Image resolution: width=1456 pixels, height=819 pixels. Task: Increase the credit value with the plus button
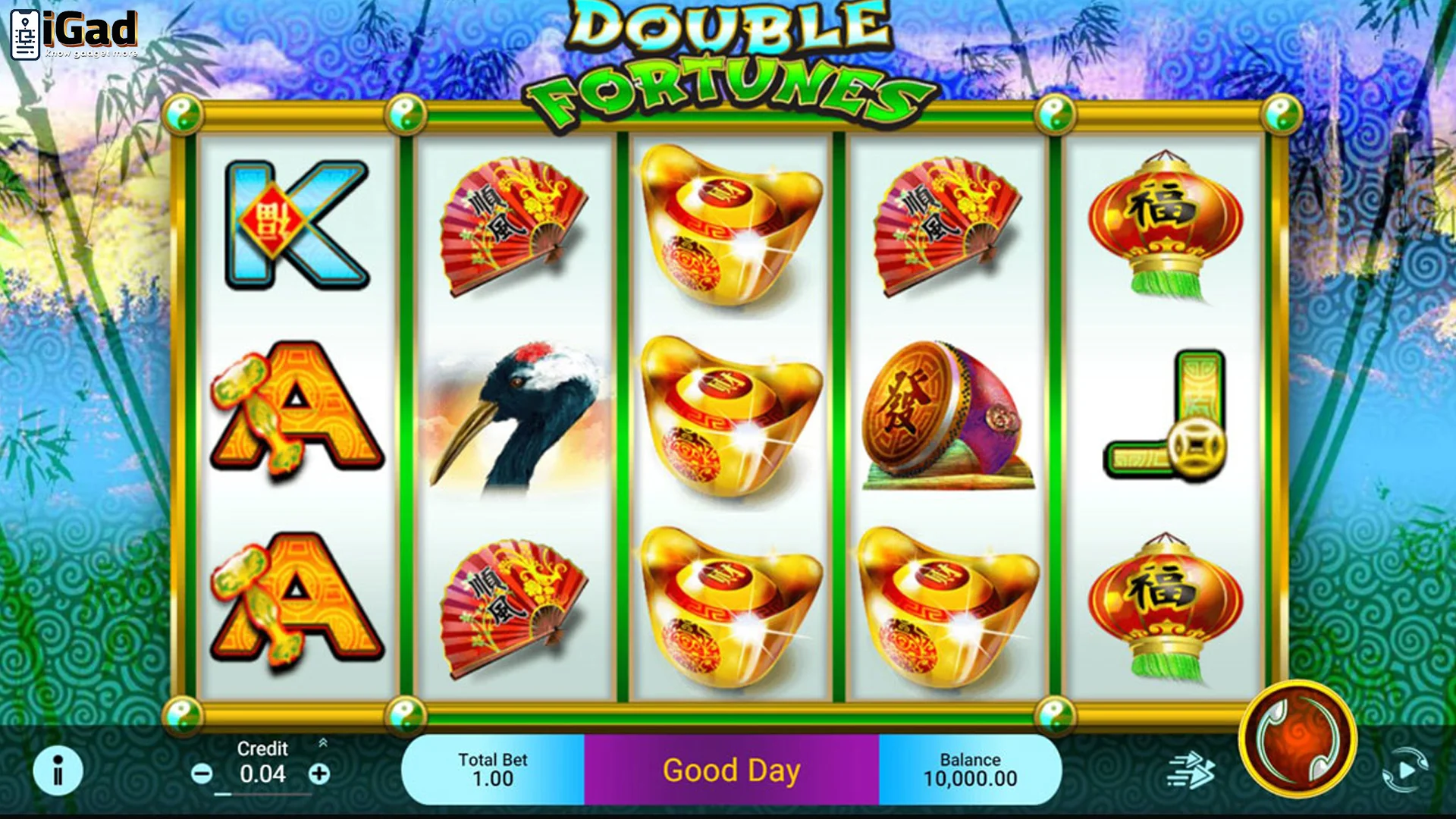[x=318, y=773]
